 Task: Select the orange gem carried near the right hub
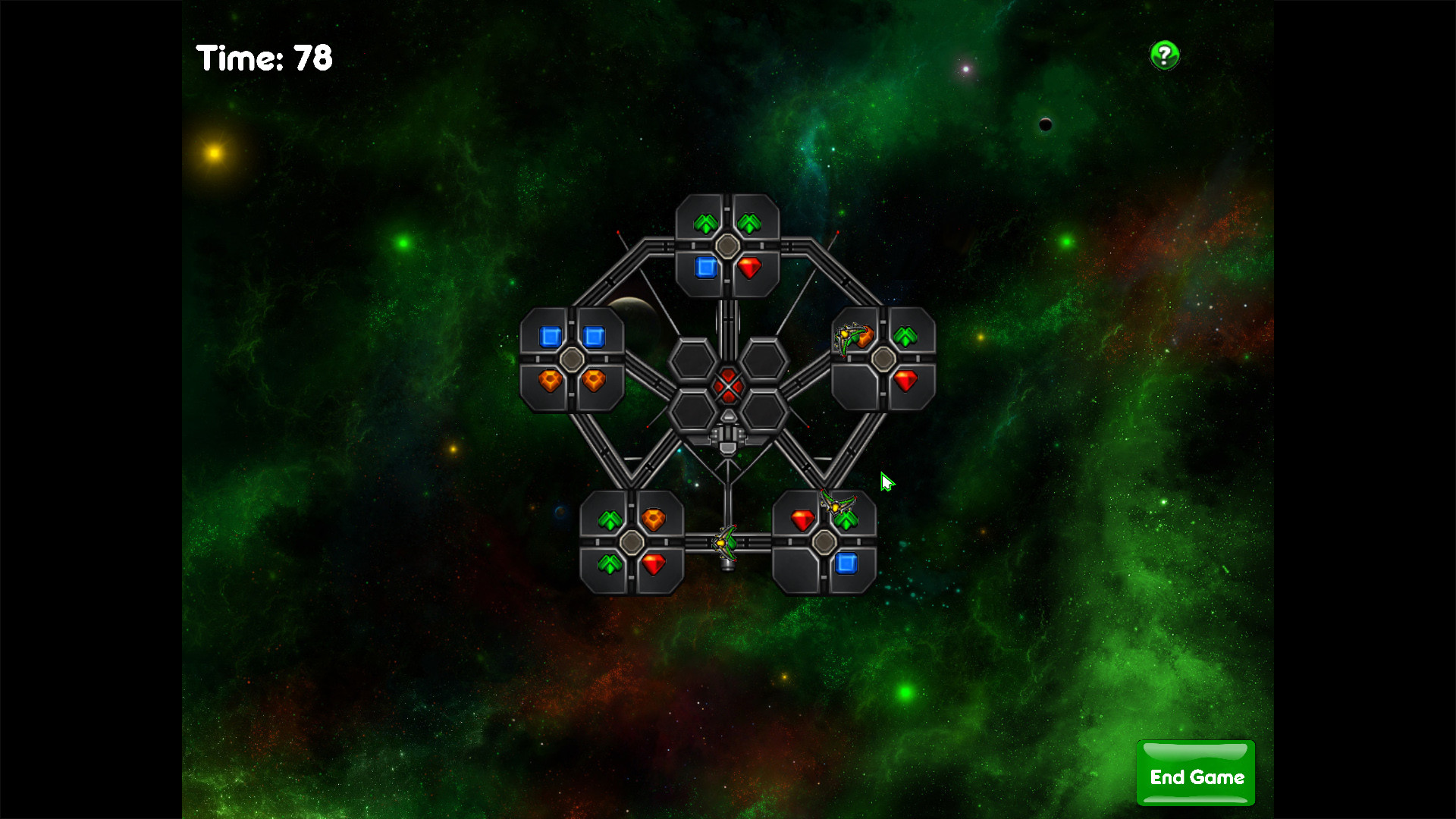[x=865, y=337]
